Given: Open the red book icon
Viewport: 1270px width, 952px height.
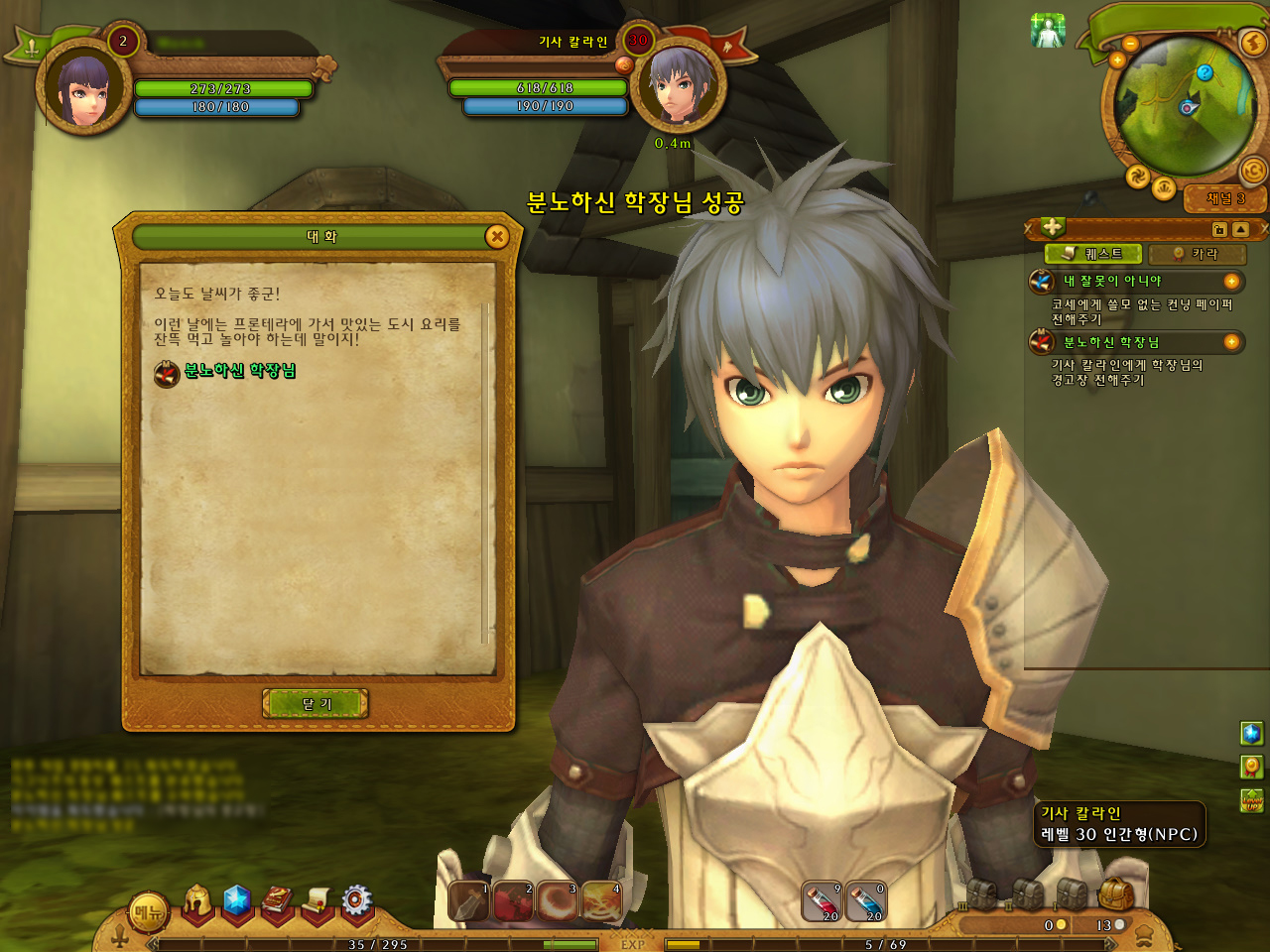Looking at the screenshot, I should [277, 900].
